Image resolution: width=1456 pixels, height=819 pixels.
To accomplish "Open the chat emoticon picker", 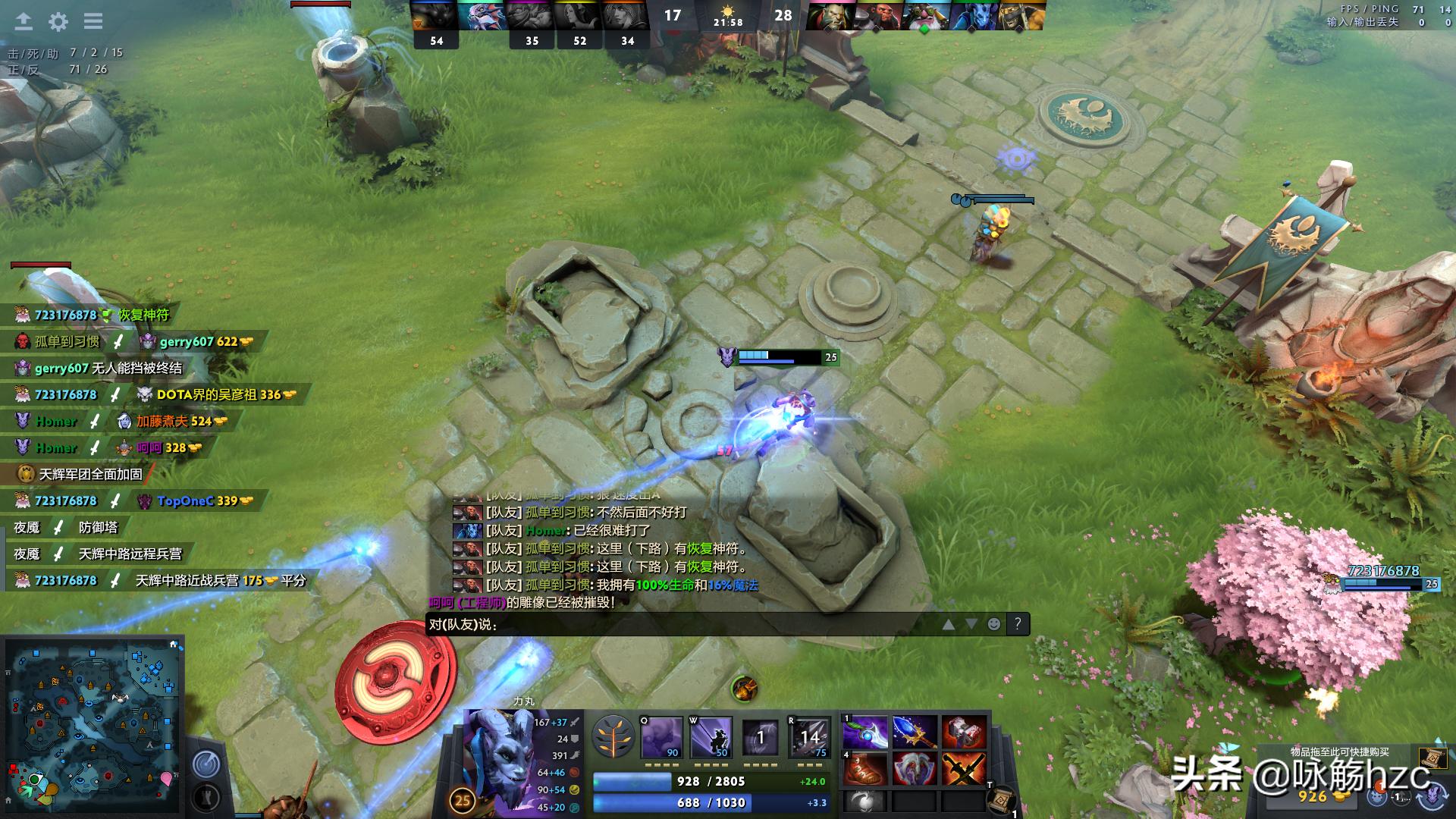I will (993, 624).
